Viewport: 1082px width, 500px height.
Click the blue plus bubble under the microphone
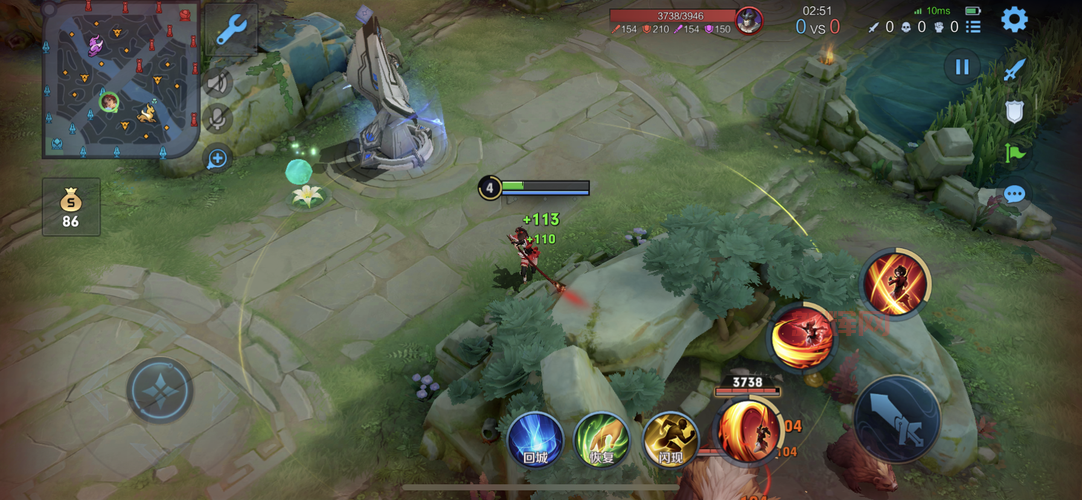(217, 158)
